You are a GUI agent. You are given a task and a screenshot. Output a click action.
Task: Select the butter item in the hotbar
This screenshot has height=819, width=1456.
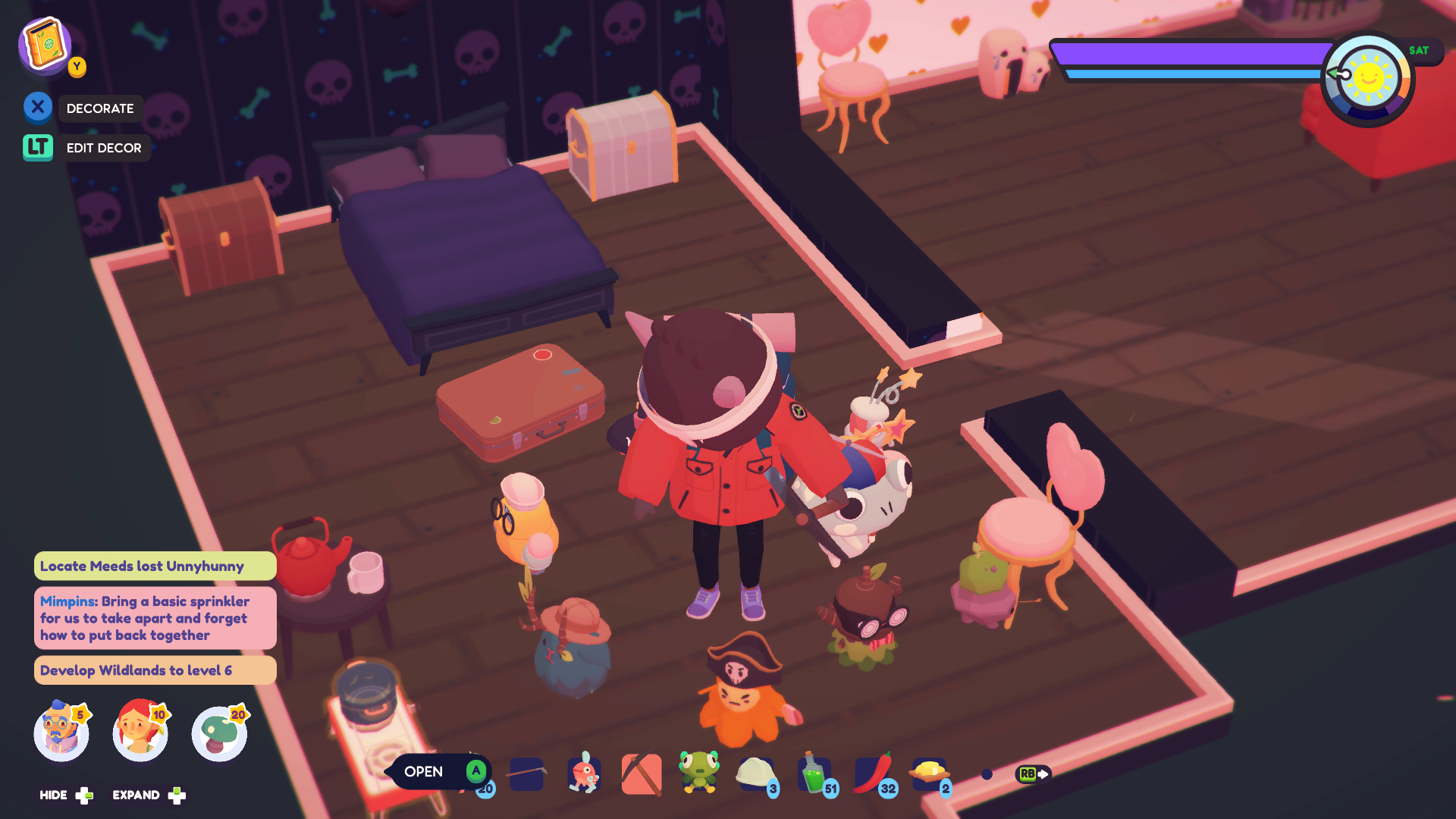(930, 775)
